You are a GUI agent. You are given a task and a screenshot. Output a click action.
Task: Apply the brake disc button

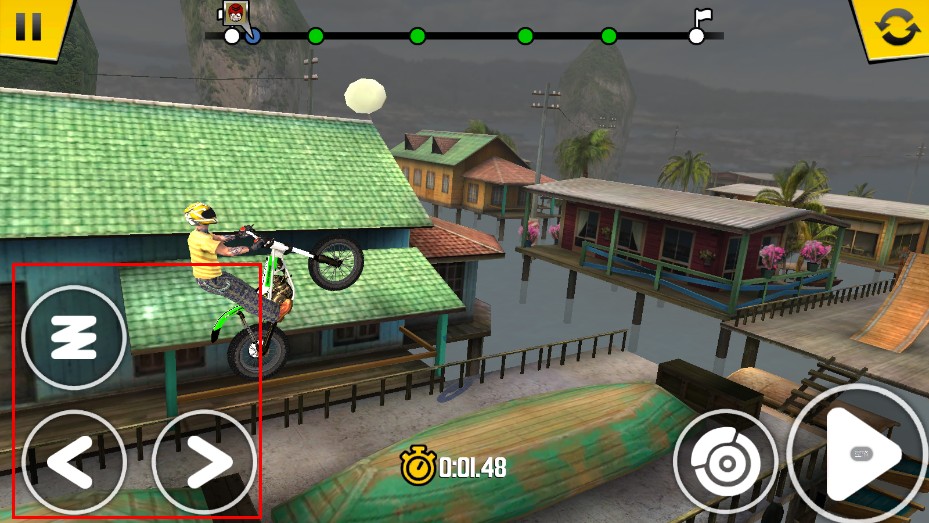point(725,461)
